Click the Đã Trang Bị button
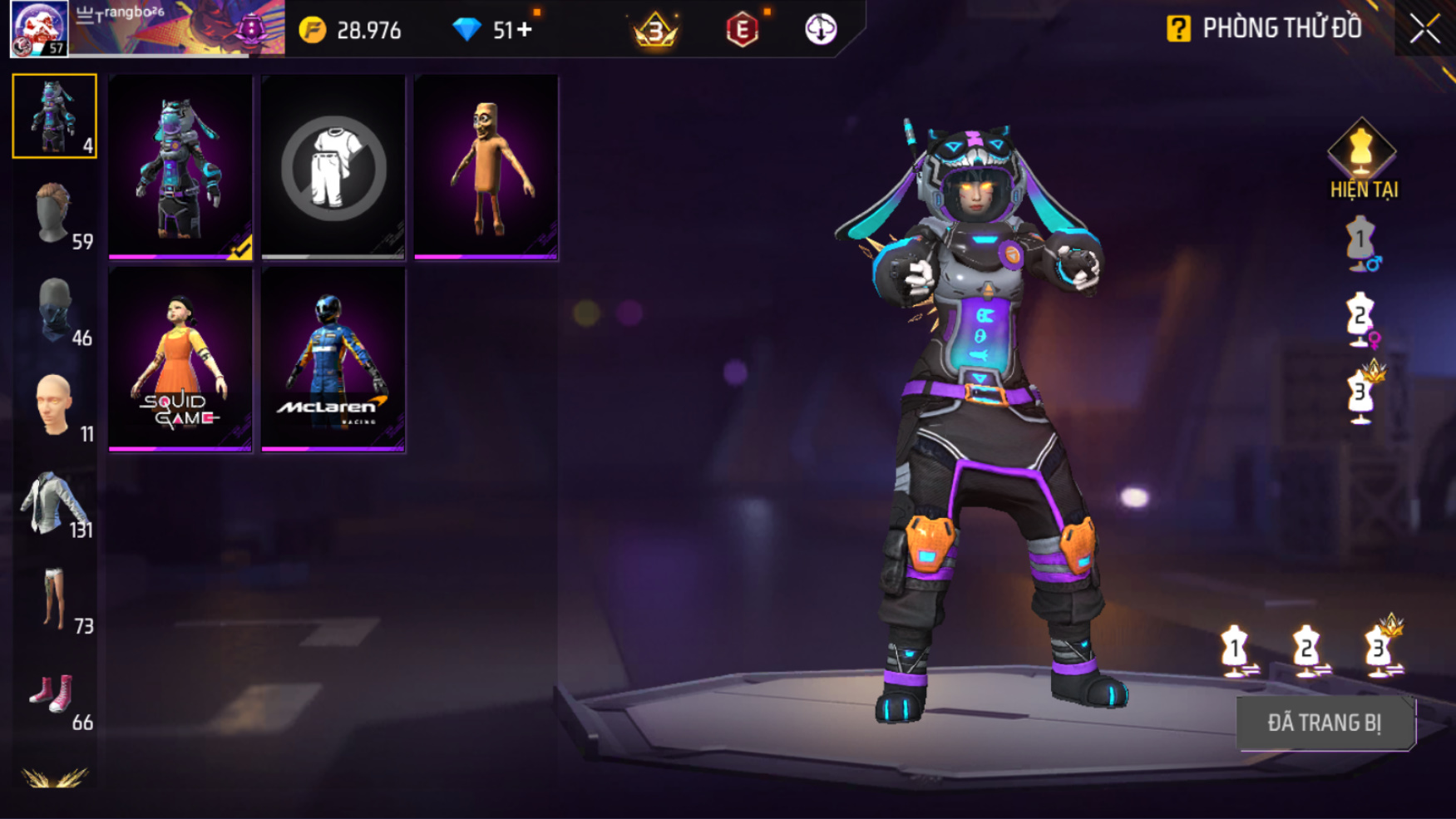Screen dimensions: 1456x819 coord(1325,723)
